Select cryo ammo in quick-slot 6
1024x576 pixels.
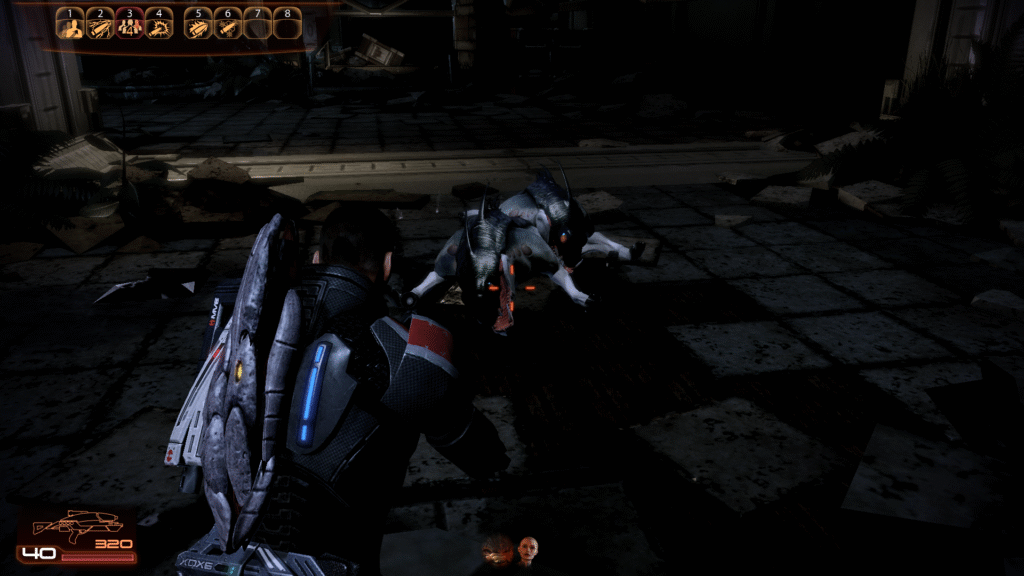pyautogui.click(x=228, y=26)
